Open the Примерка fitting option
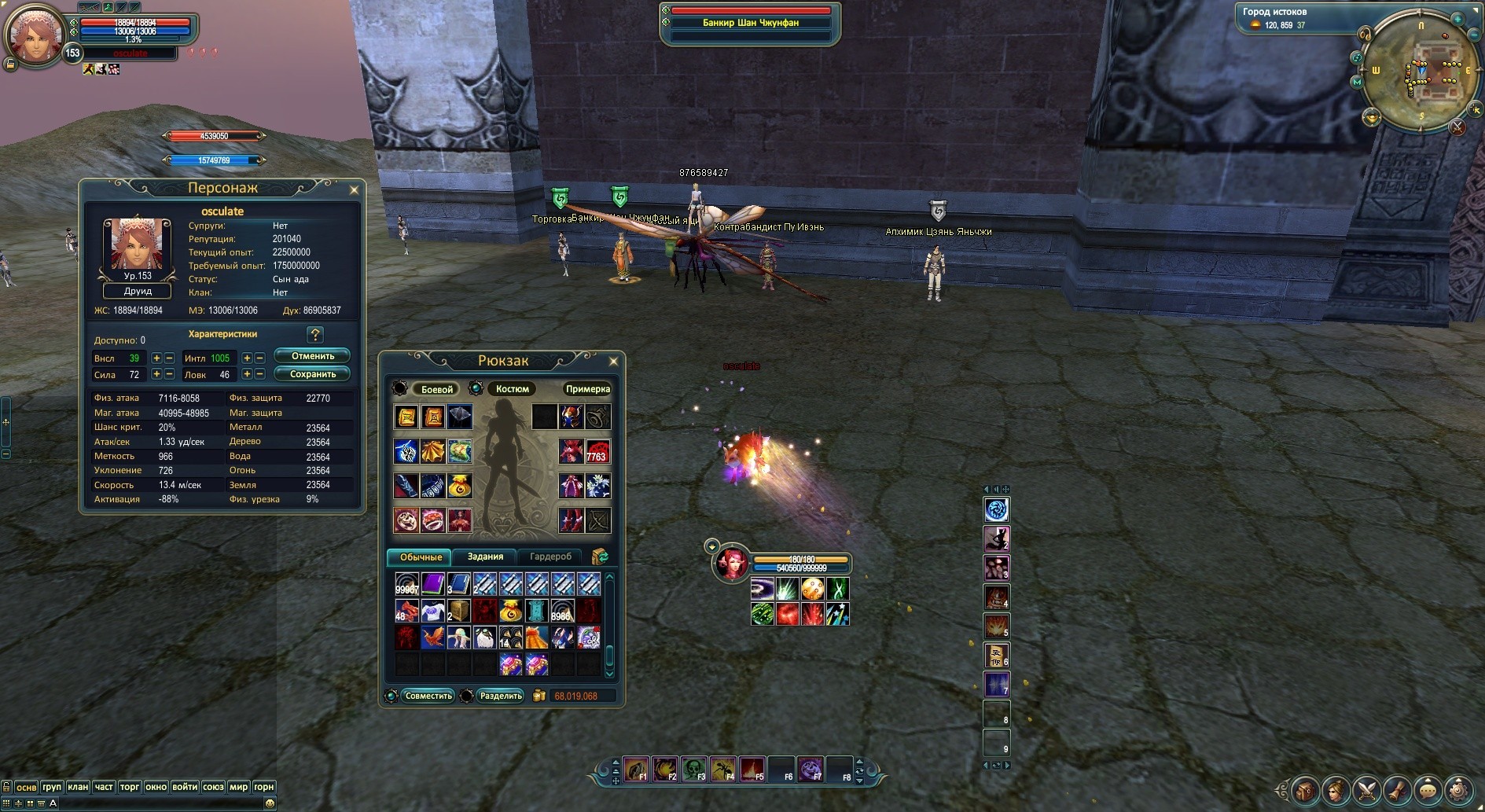The width and height of the screenshot is (1485, 812). (x=587, y=389)
